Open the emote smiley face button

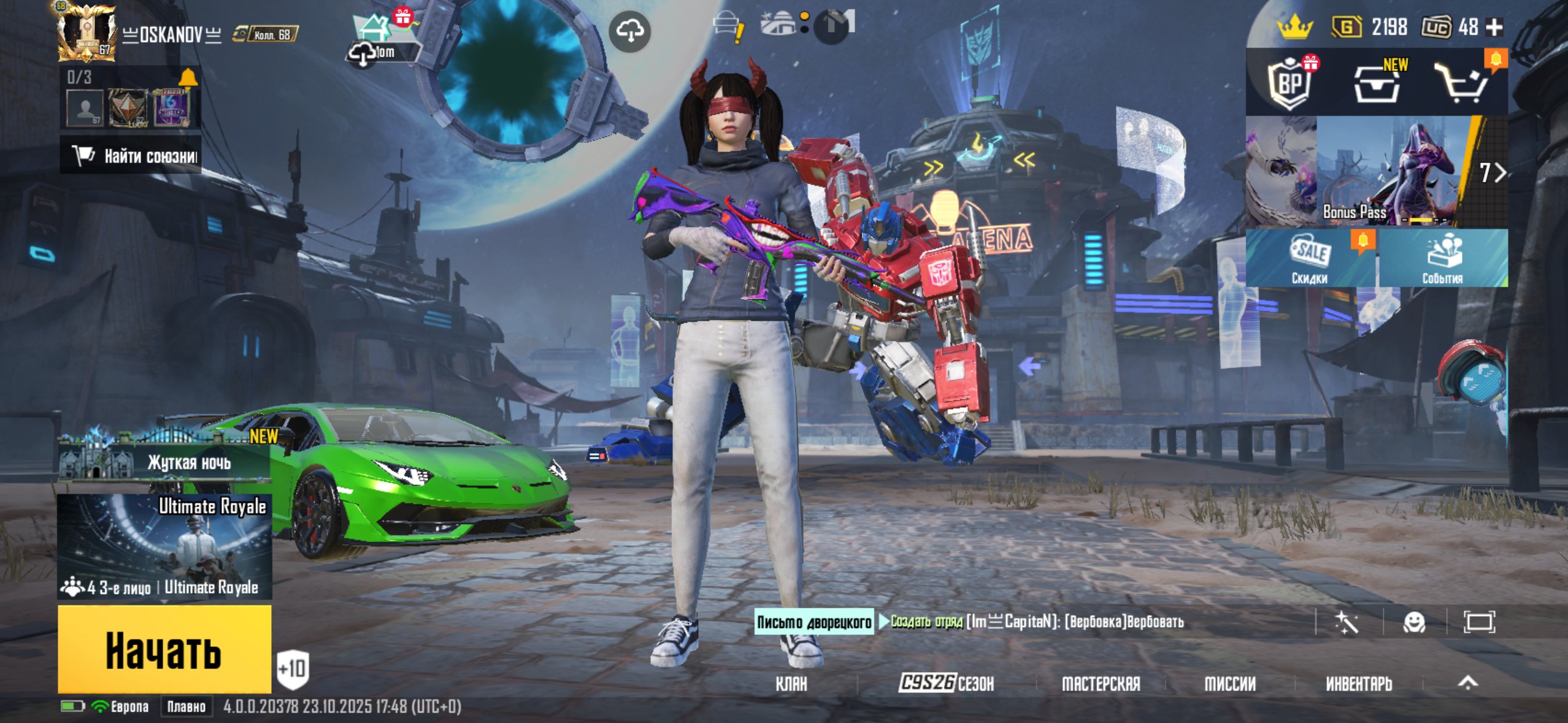click(1414, 622)
